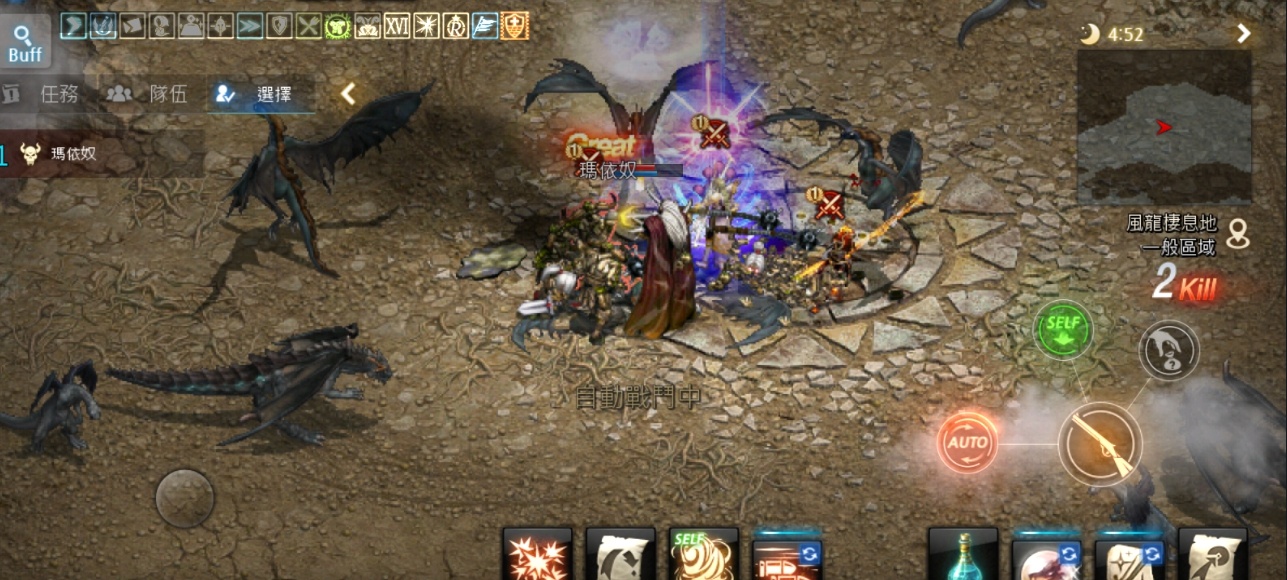Activate the green SELF target button
Screen dimensions: 1287x580
1061,328
